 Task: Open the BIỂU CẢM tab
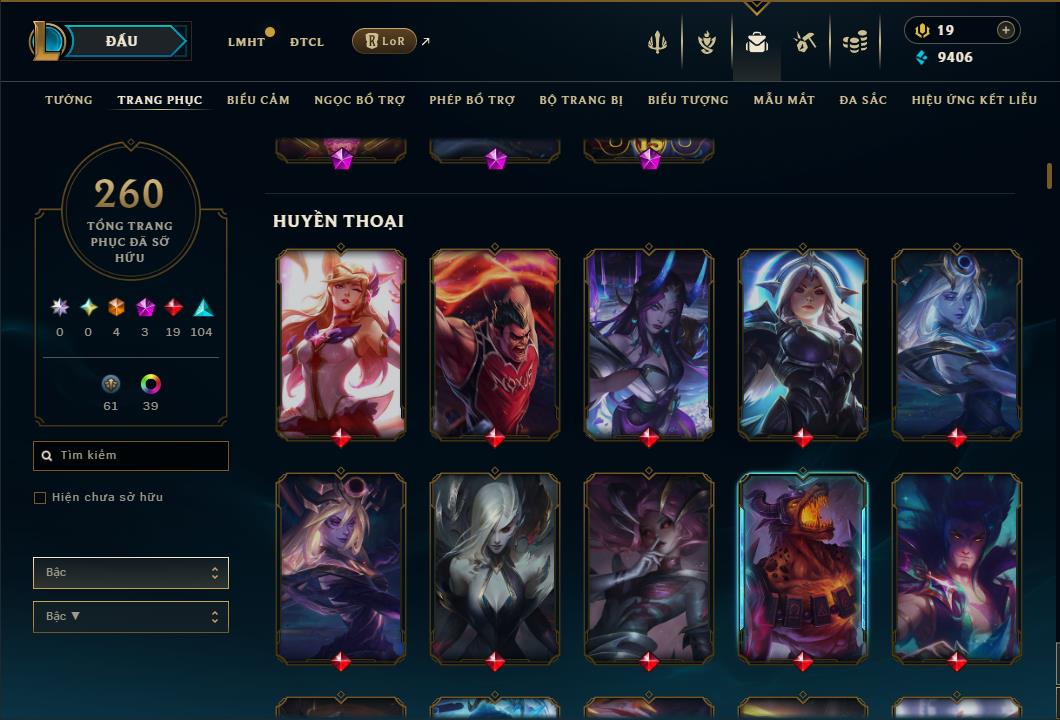click(258, 100)
